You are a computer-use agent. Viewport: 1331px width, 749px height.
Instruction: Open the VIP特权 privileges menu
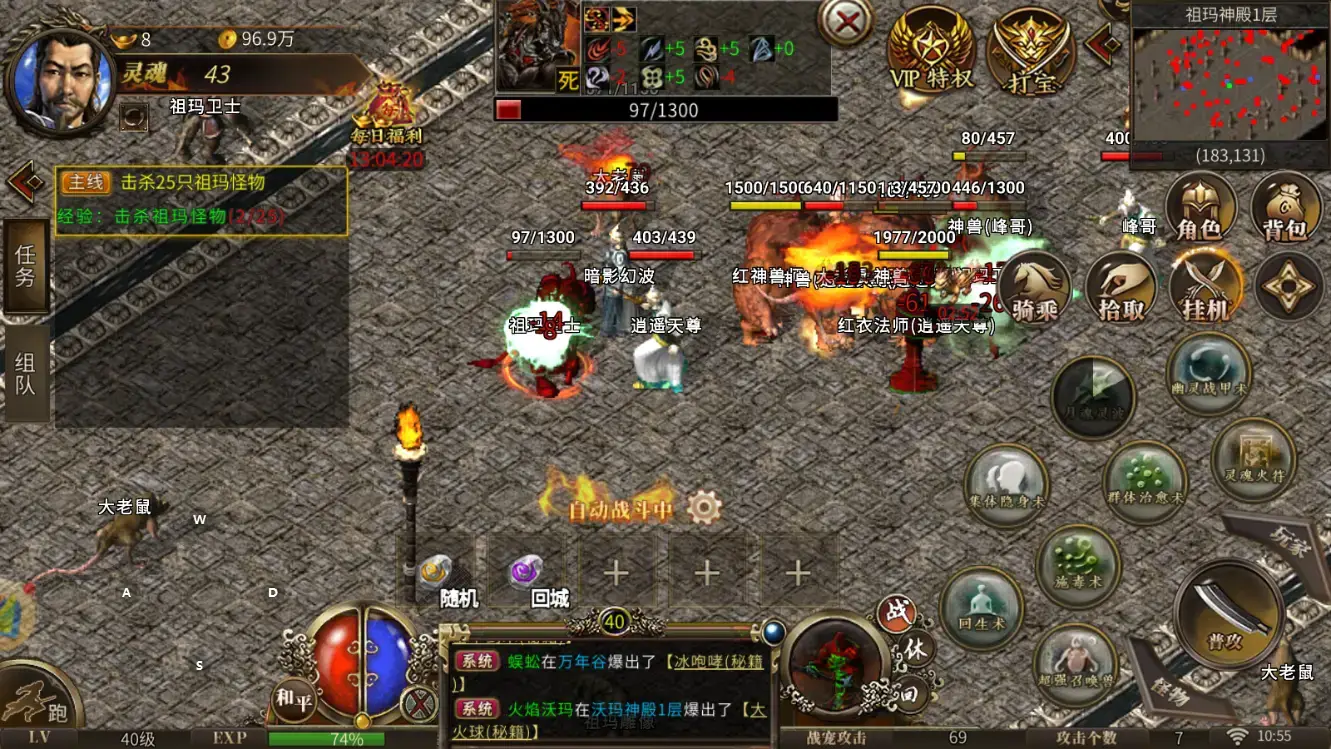pos(931,50)
